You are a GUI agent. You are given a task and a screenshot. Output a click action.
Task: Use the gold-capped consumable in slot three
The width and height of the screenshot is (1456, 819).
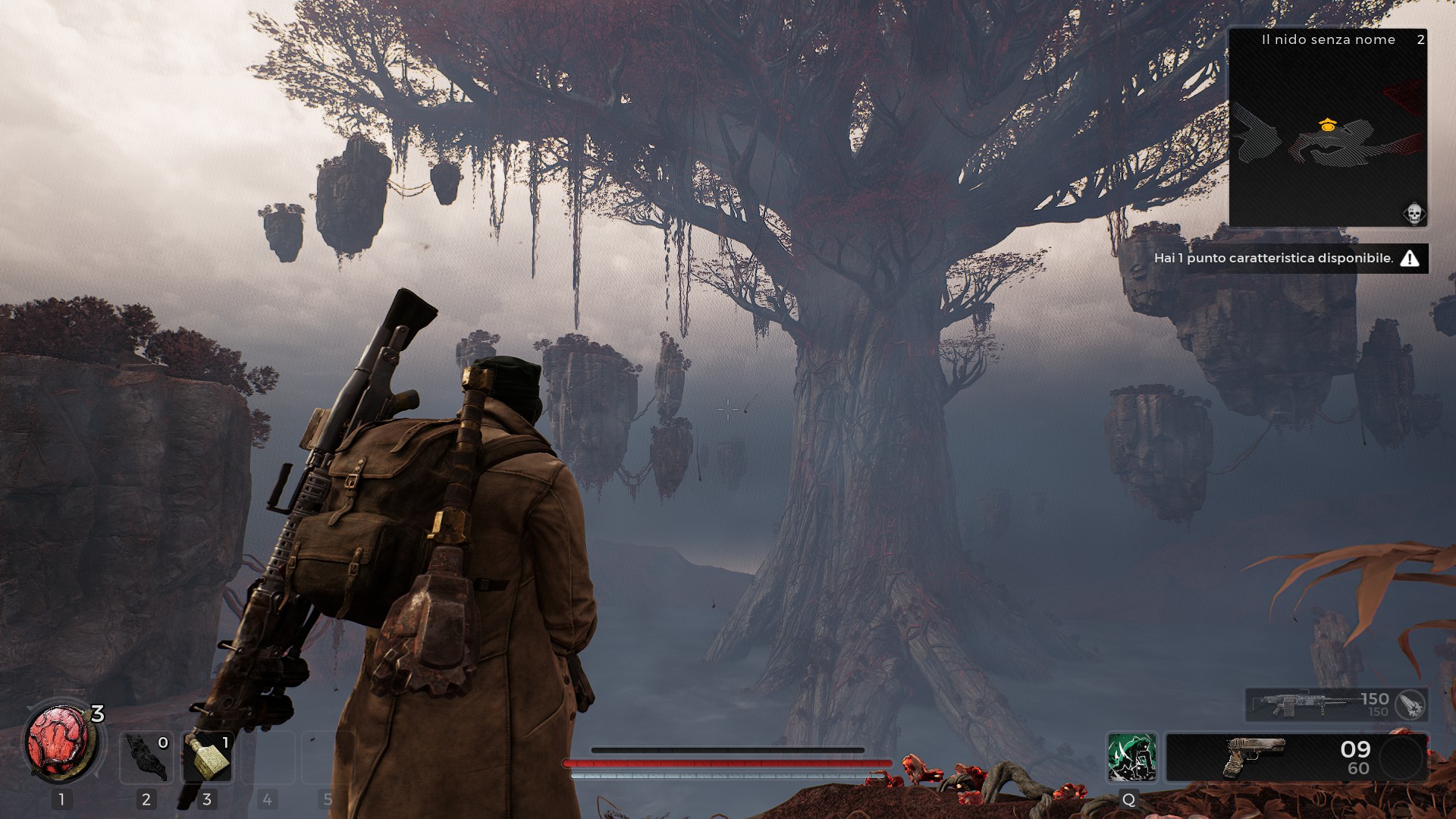tap(207, 758)
